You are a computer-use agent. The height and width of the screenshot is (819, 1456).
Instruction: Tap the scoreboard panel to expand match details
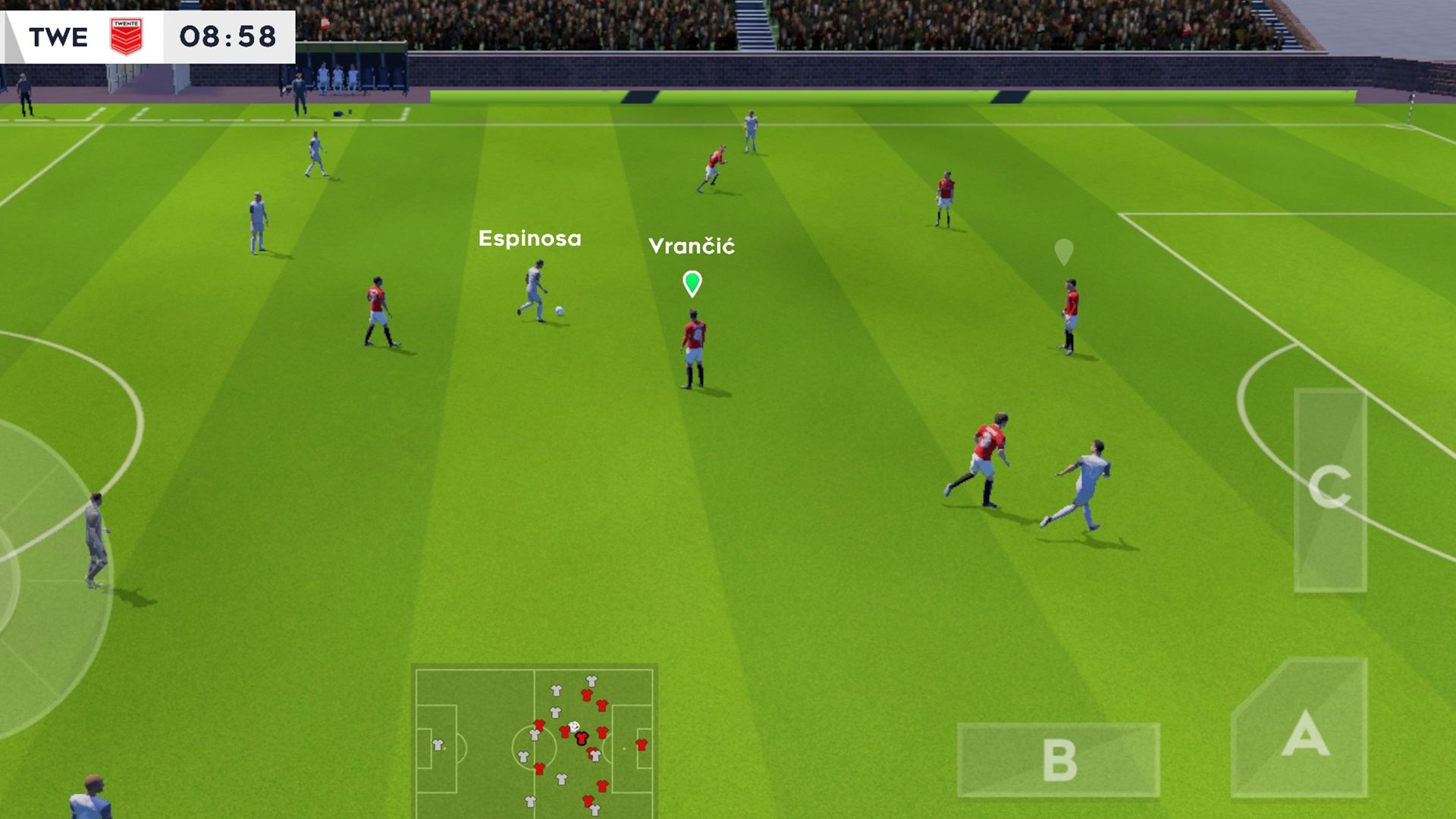pyautogui.click(x=148, y=37)
